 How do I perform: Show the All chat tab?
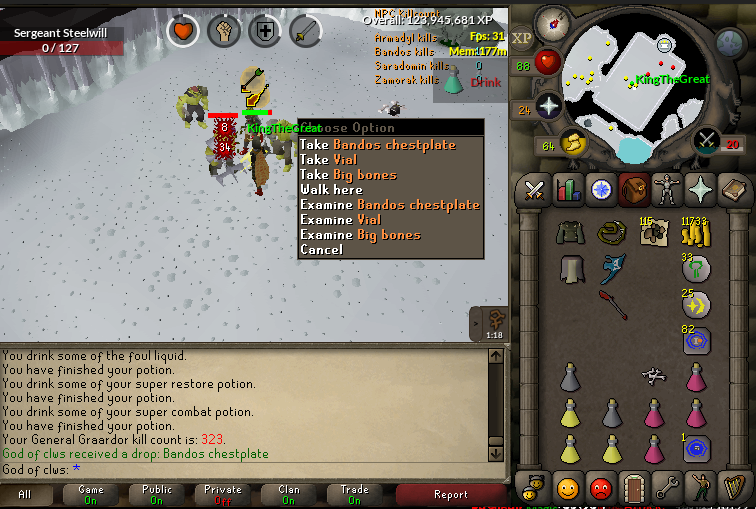click(25, 494)
